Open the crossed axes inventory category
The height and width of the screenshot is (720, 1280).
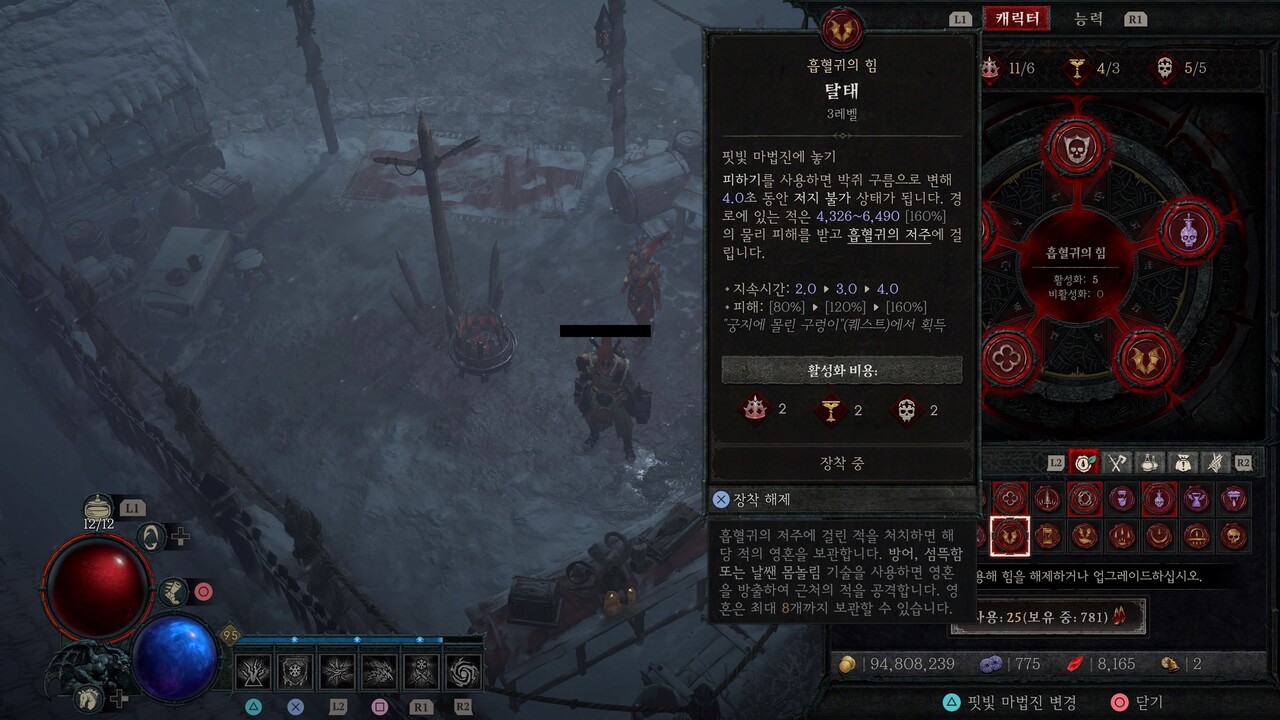[1118, 462]
